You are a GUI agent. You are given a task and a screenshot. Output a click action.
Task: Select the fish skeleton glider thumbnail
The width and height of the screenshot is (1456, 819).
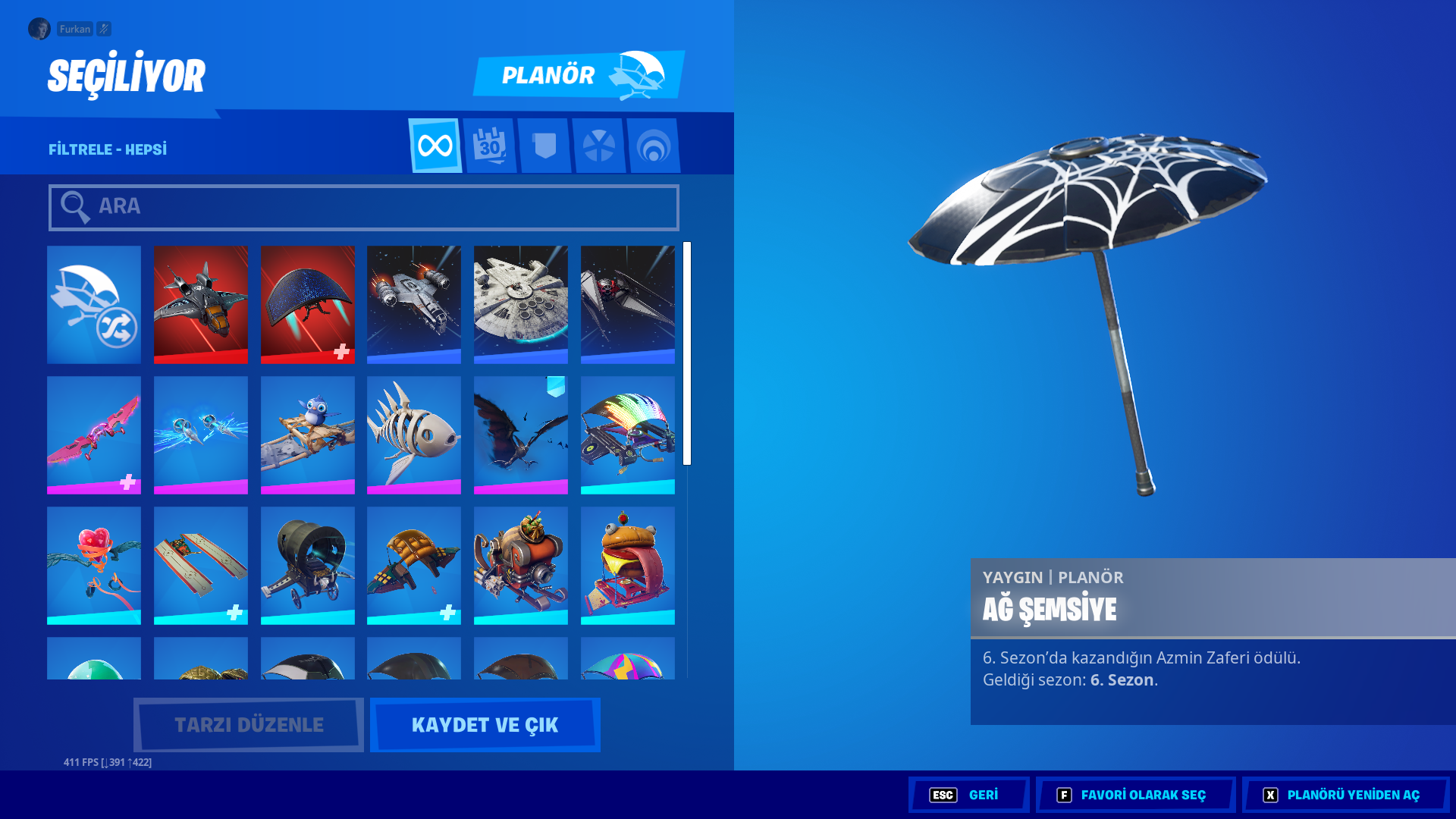click(414, 435)
